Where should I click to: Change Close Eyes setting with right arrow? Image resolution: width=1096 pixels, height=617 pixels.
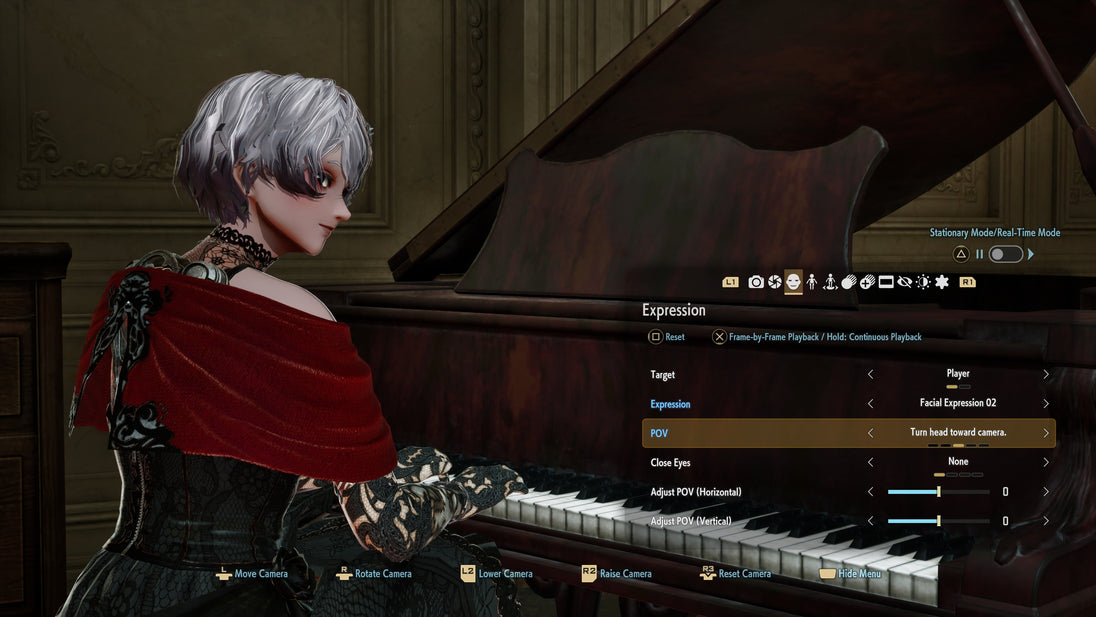[x=1046, y=463]
